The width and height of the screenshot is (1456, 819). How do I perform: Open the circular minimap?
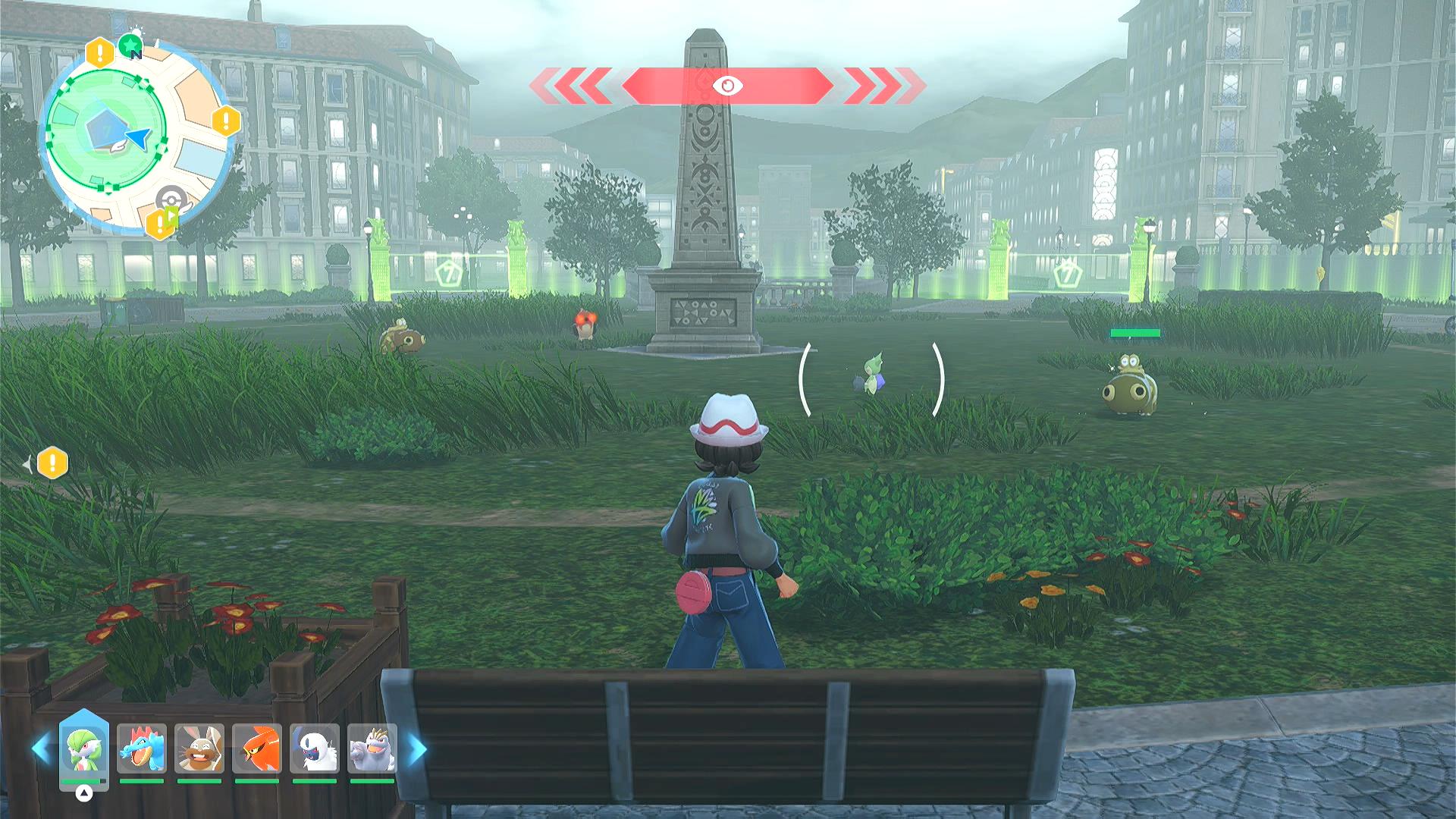133,136
